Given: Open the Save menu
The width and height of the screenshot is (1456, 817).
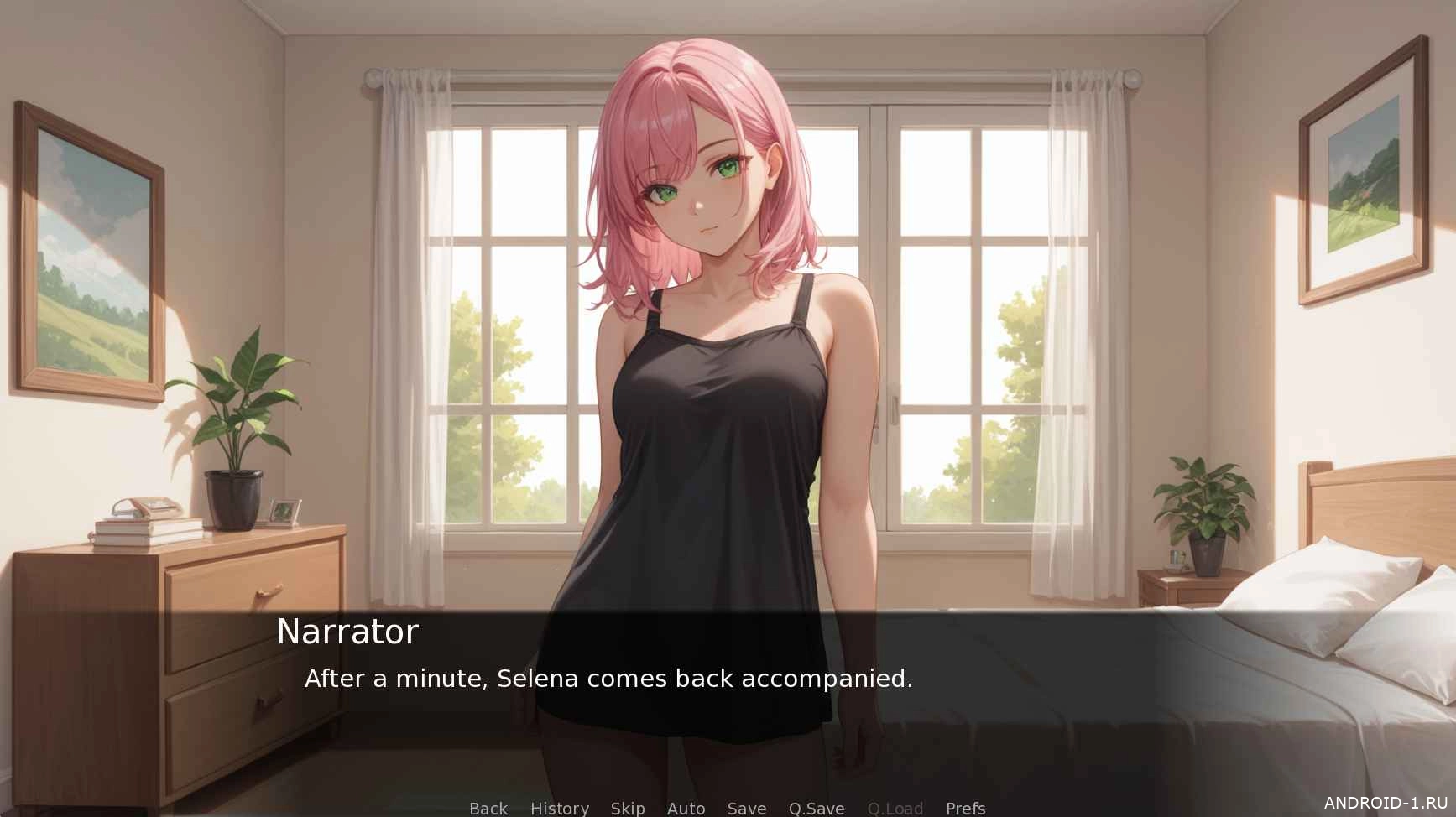Looking at the screenshot, I should [746, 808].
